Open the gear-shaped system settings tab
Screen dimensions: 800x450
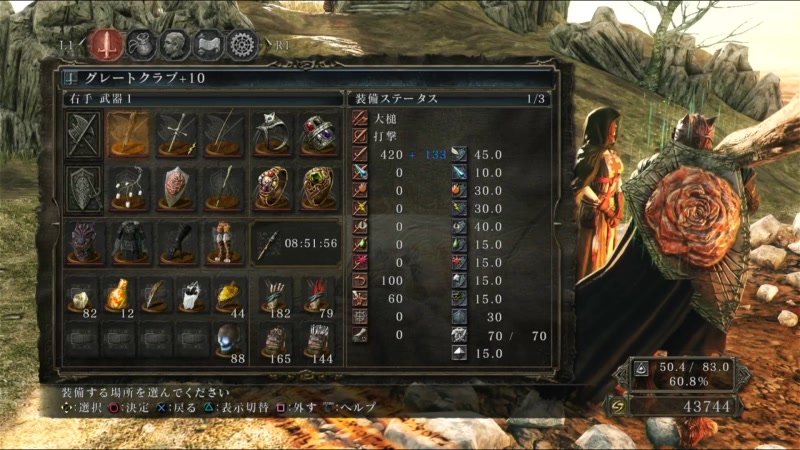click(x=242, y=44)
